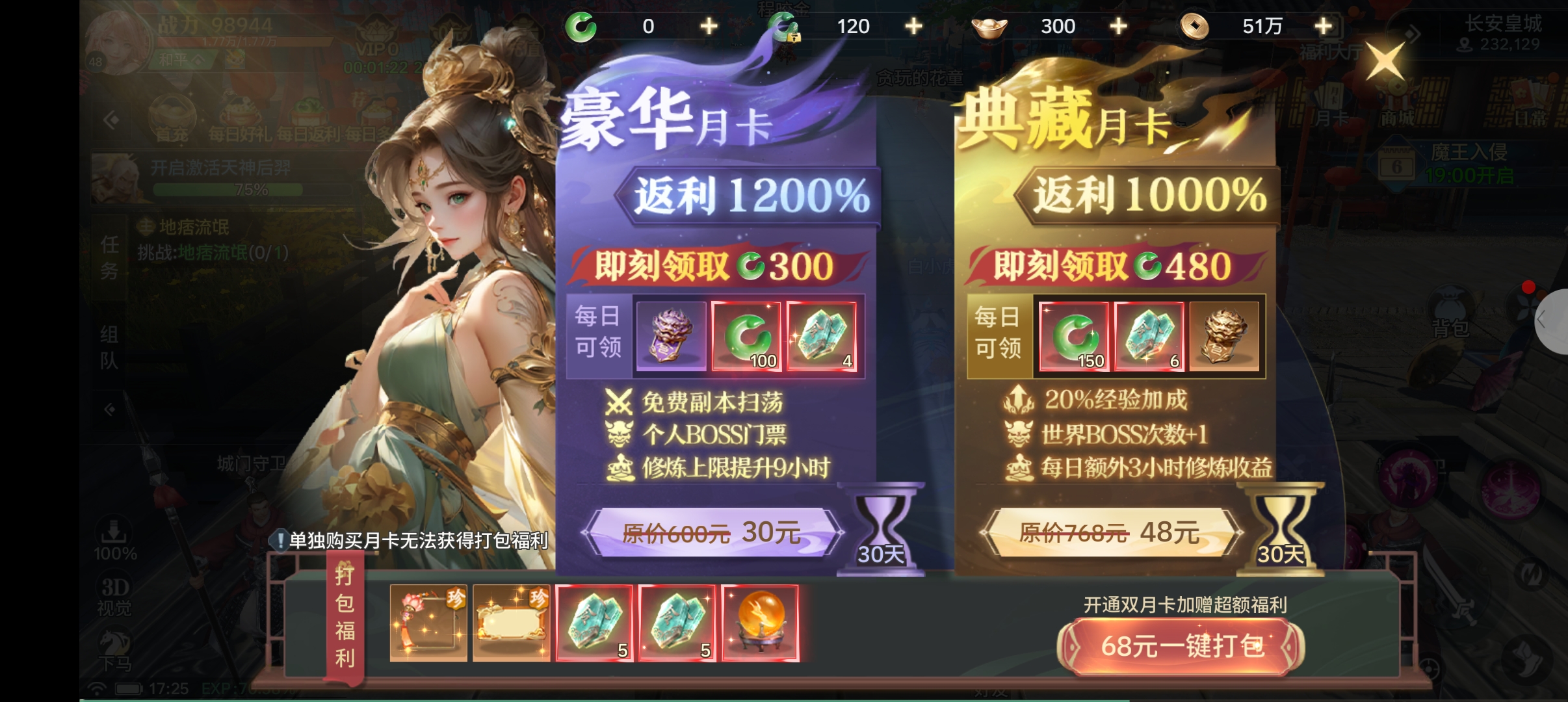Purchase the 68元一键打包 bundle
The image size is (1568, 702).
pos(1181,646)
